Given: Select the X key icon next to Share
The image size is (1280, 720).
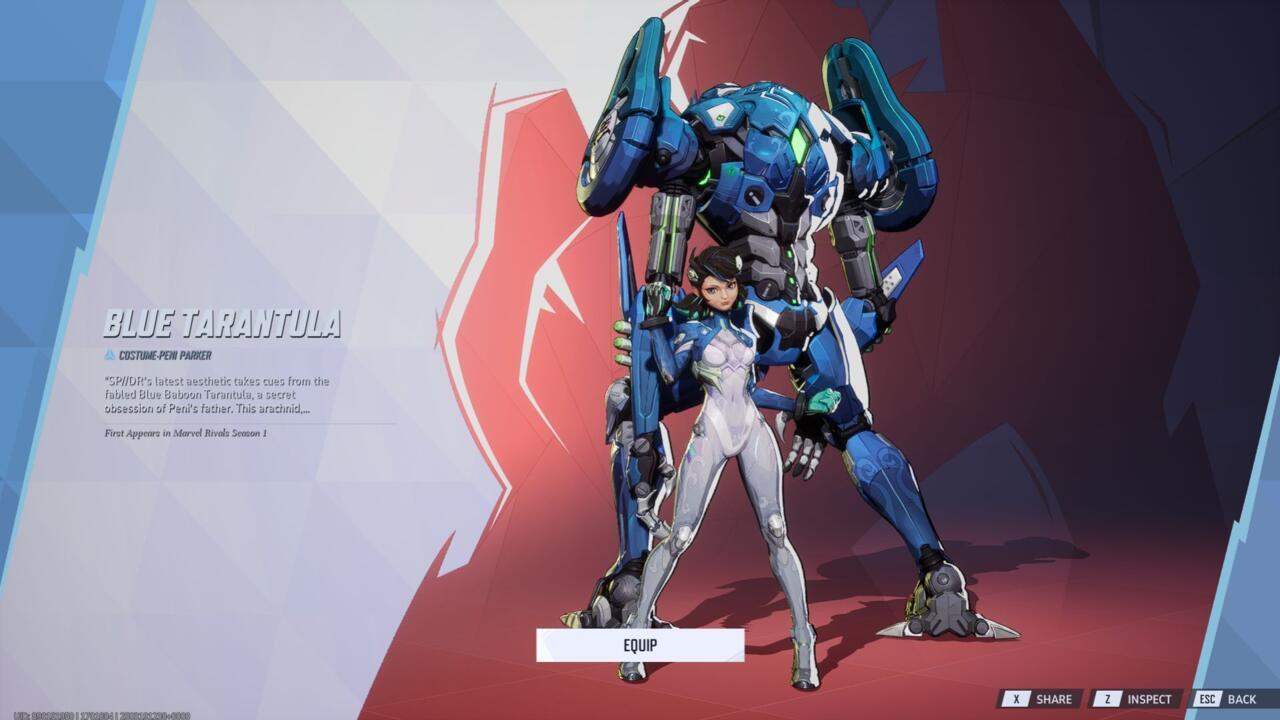Looking at the screenshot, I should tap(1017, 699).
